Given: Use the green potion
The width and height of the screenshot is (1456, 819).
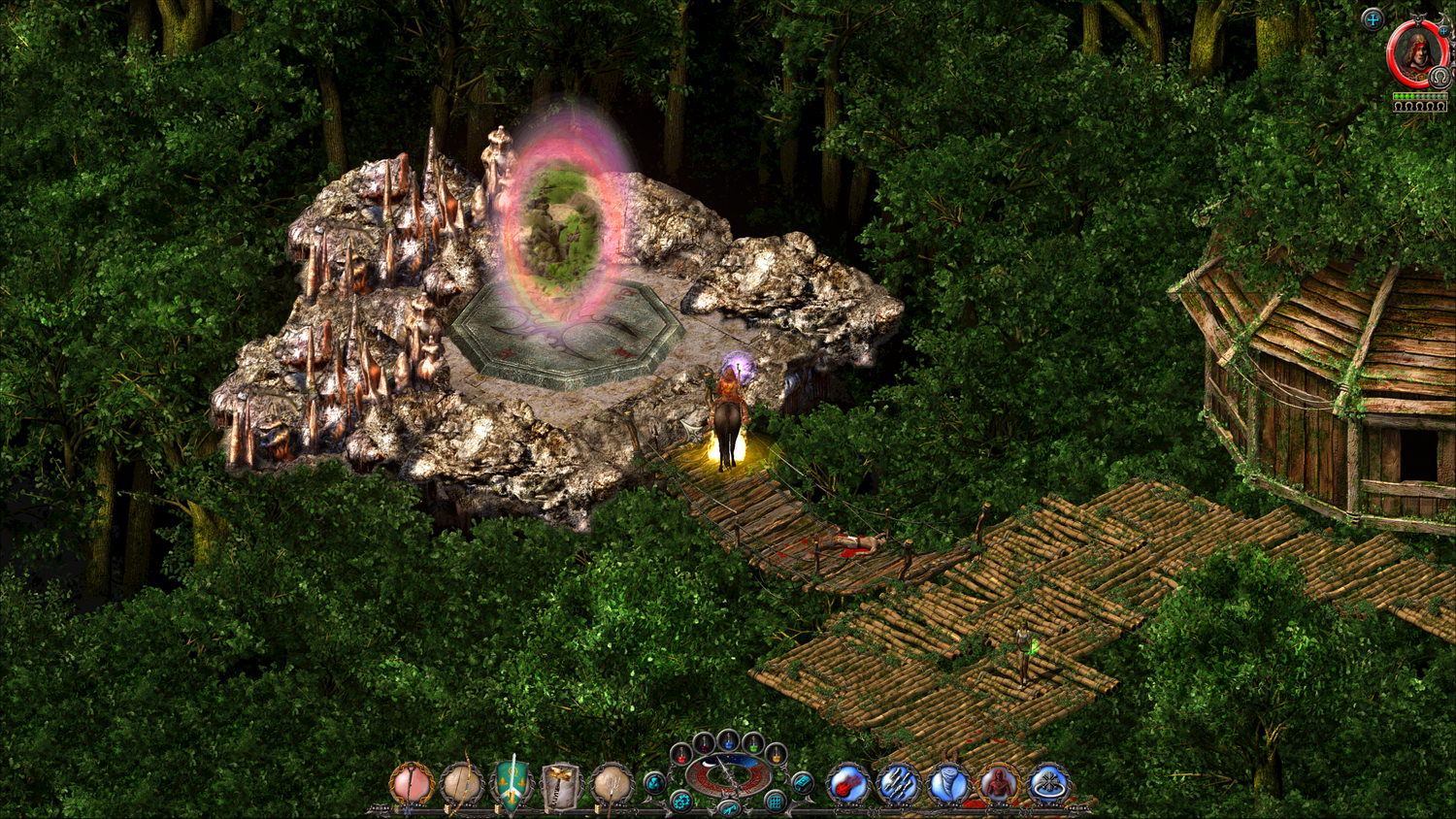Looking at the screenshot, I should point(753,743).
